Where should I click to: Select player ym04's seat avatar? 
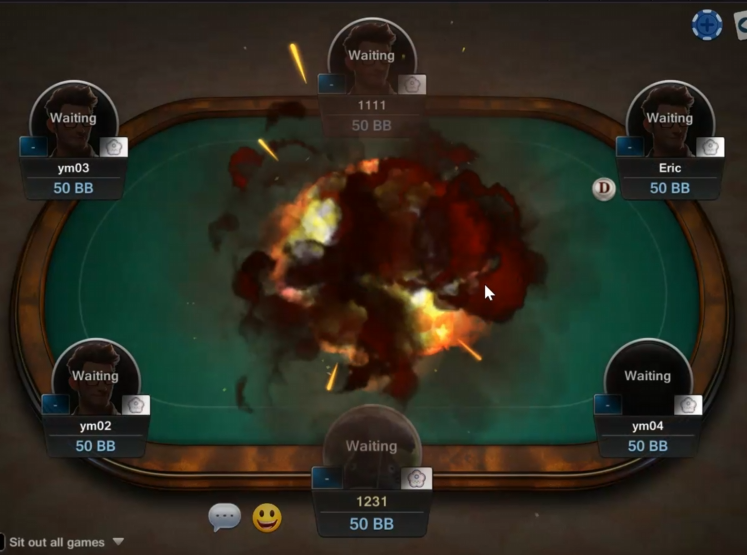[647, 378]
